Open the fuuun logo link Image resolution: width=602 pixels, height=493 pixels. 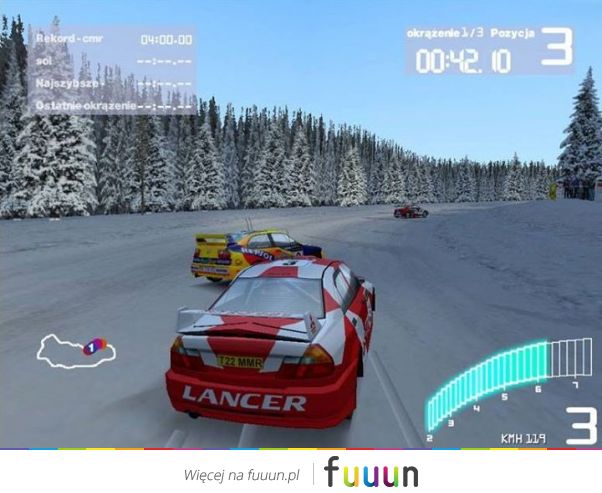(372, 472)
